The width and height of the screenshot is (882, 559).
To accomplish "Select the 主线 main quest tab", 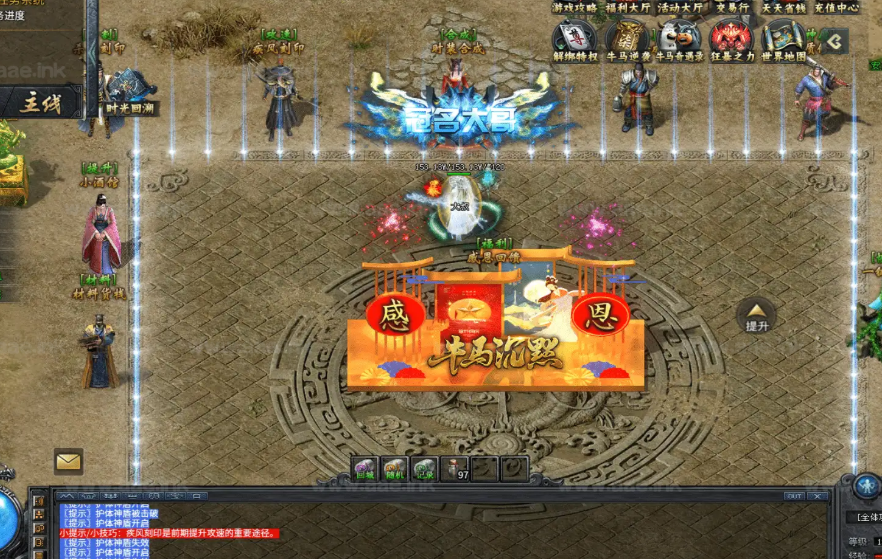I will click(40, 103).
